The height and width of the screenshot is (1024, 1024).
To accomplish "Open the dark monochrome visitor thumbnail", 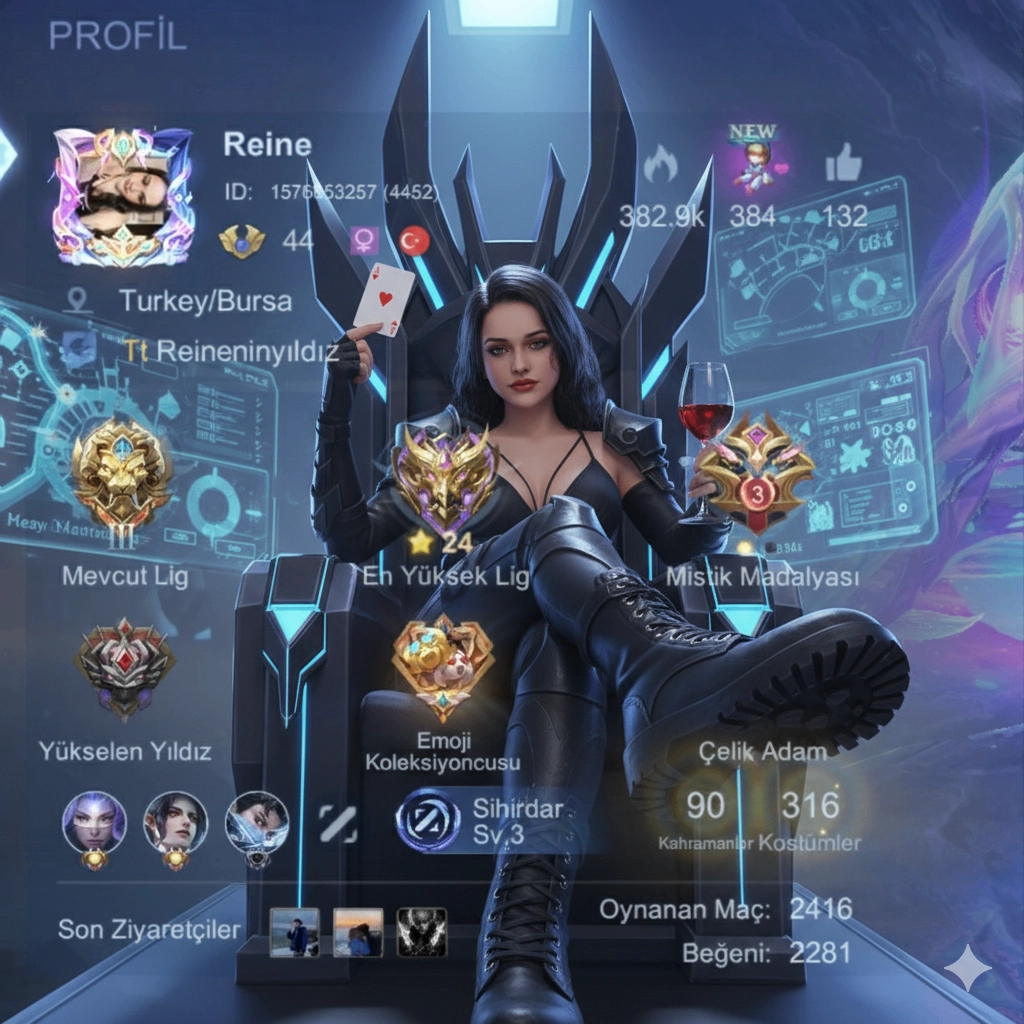I will pos(422,932).
